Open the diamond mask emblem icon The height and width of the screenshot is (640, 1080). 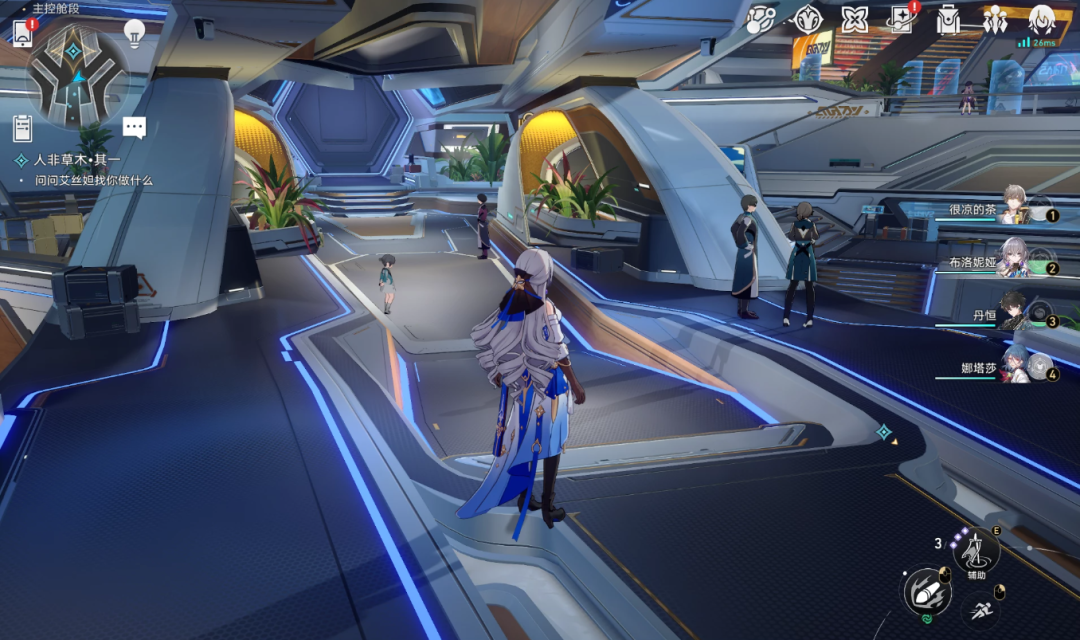808,19
